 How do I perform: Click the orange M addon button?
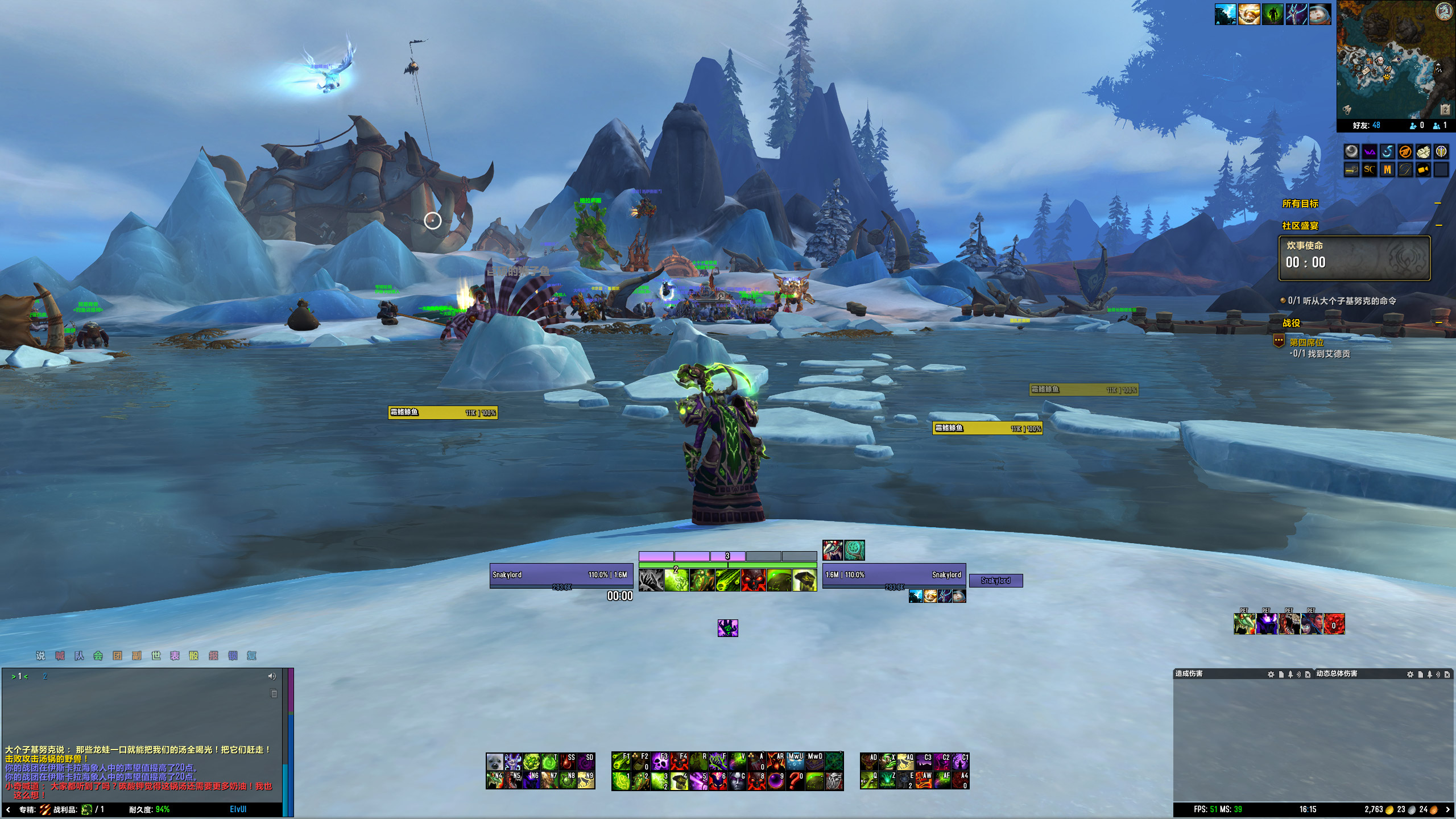tap(1387, 169)
